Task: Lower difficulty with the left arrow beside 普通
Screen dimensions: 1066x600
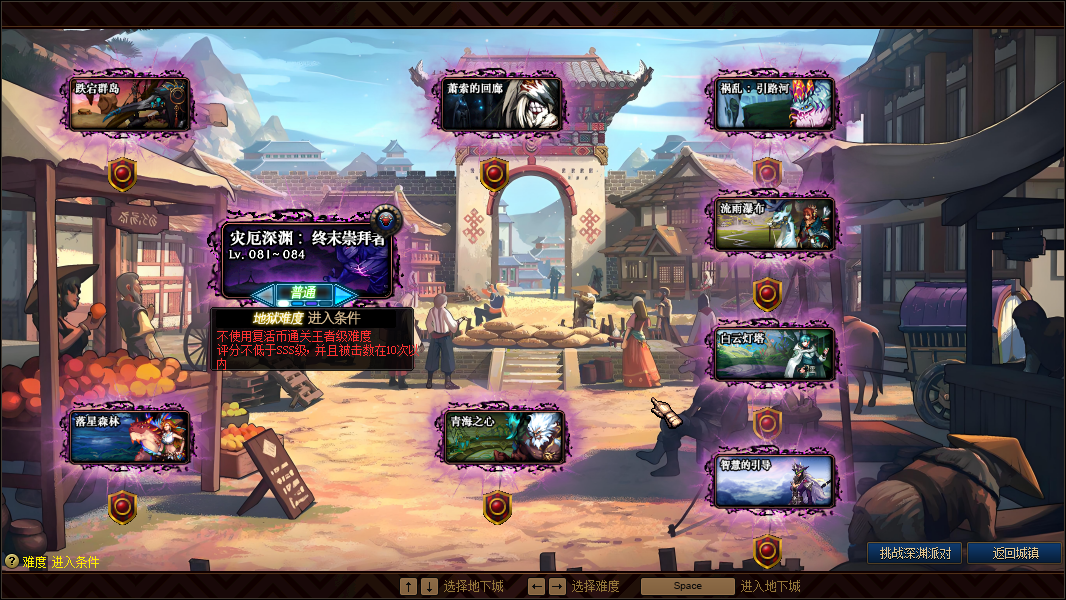Action: 264,294
